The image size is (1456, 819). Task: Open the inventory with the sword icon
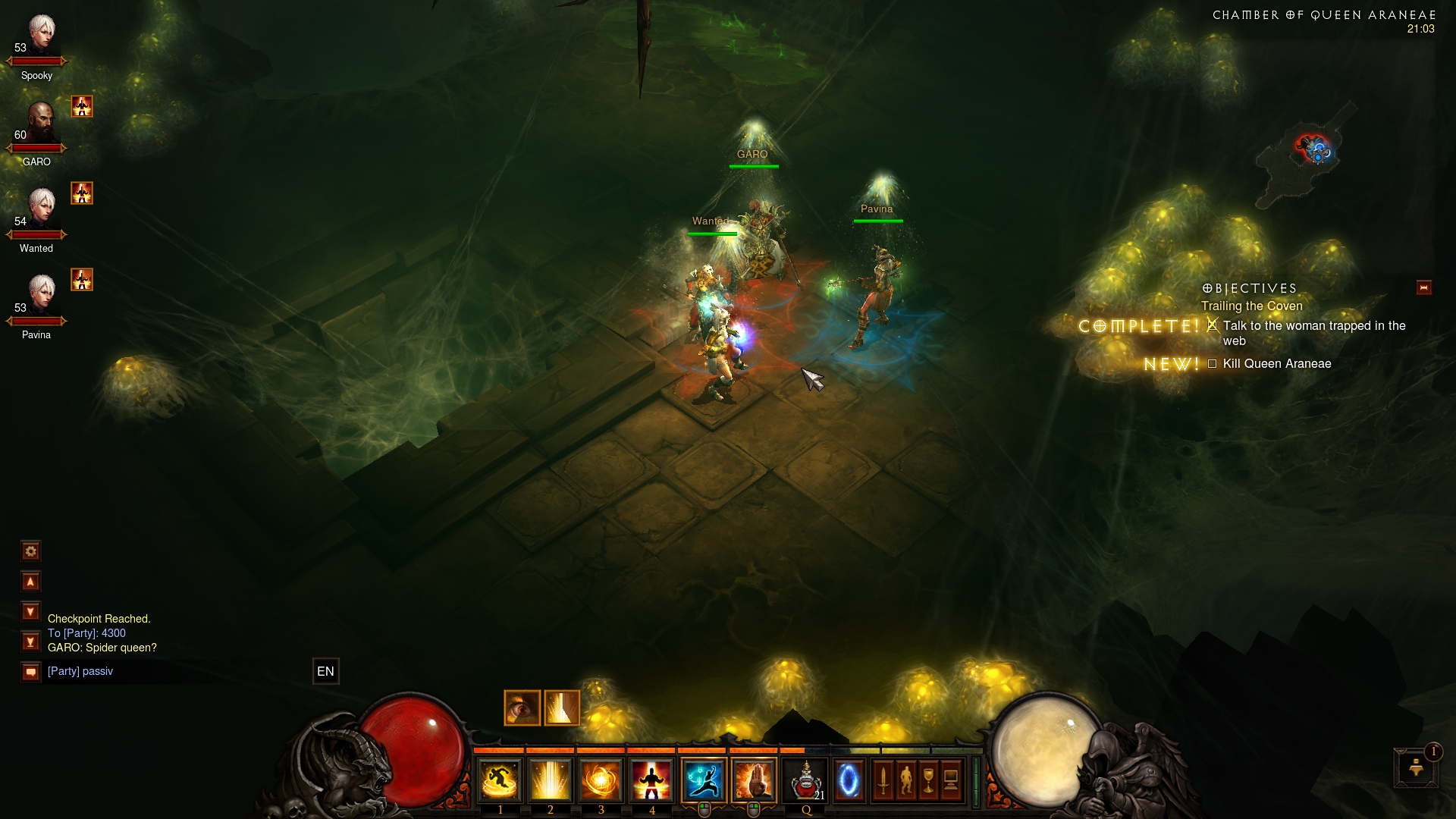click(x=883, y=780)
